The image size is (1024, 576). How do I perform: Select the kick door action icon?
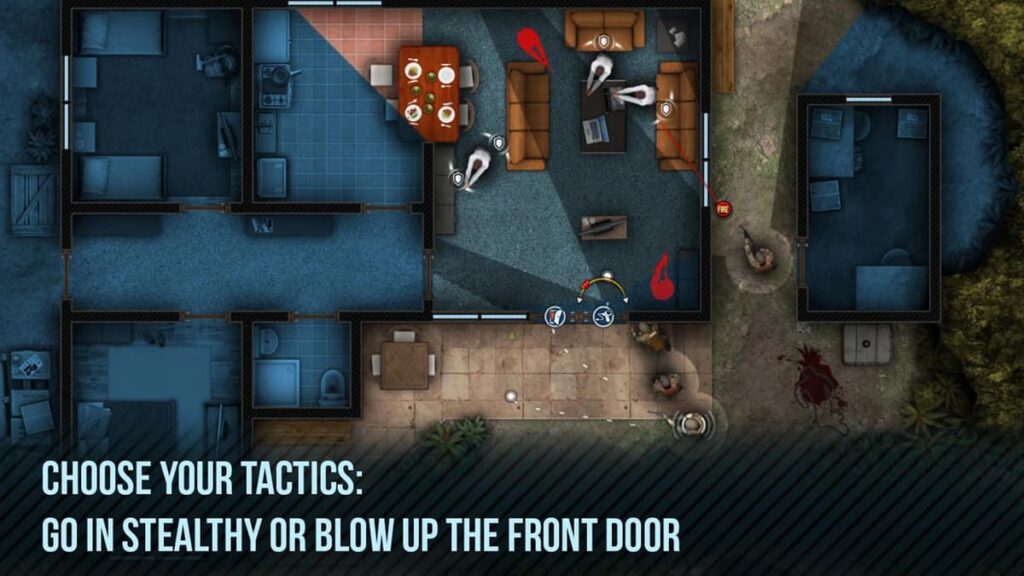click(x=603, y=317)
